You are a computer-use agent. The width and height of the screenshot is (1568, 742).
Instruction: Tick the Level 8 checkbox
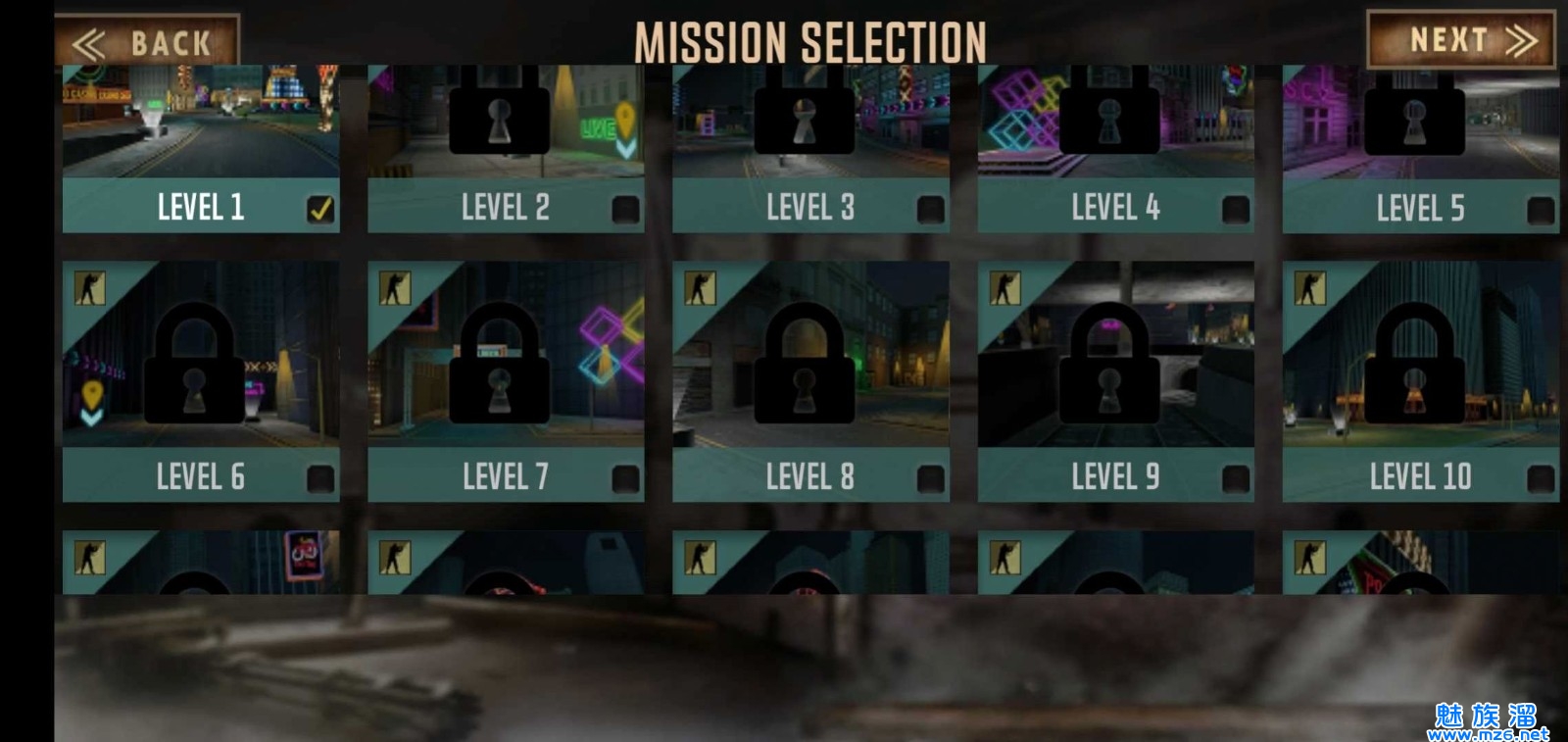click(930, 478)
